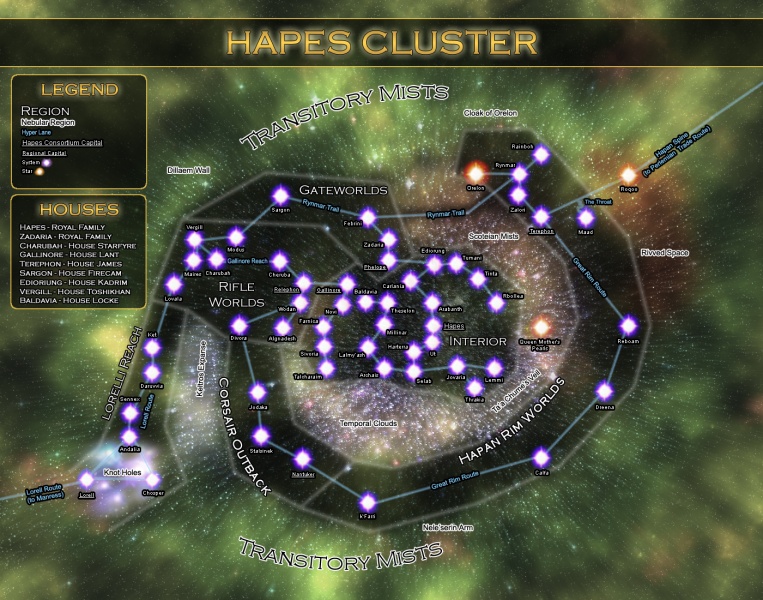Select the Divora system marker

(239, 324)
